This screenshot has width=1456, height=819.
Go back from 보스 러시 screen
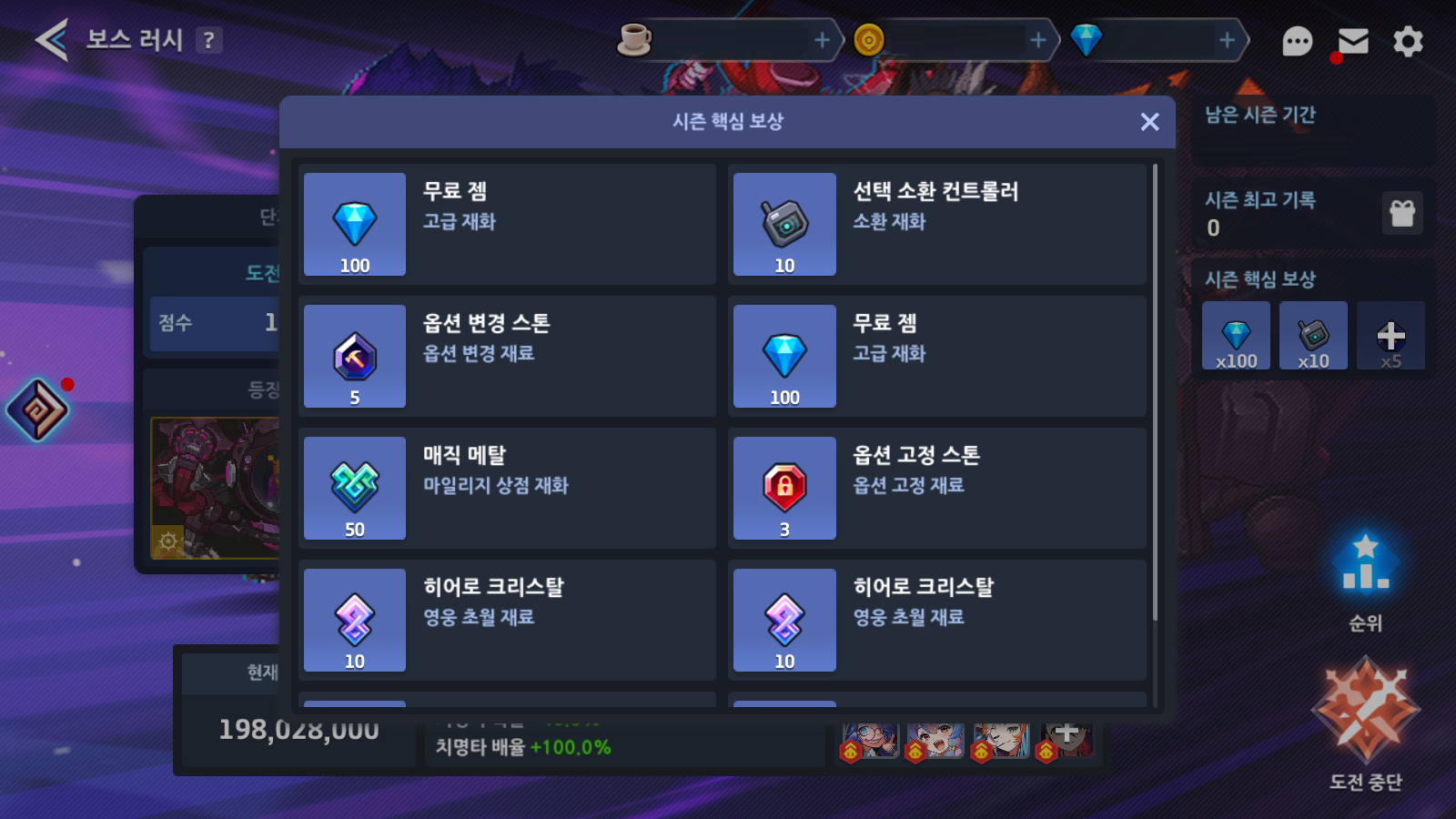click(51, 40)
